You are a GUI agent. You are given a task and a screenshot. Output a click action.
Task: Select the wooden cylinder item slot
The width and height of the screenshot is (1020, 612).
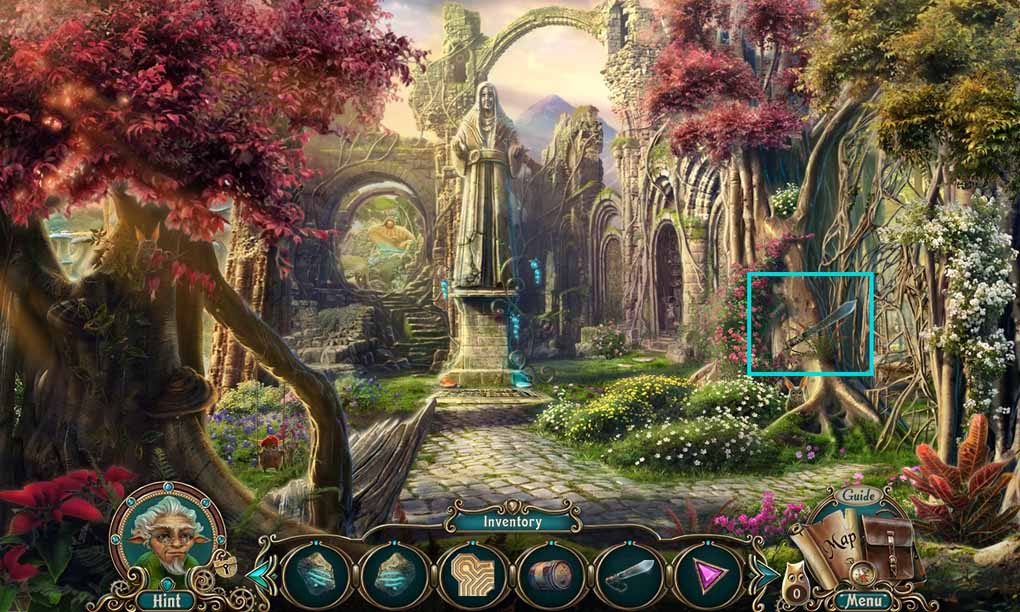tap(551, 575)
